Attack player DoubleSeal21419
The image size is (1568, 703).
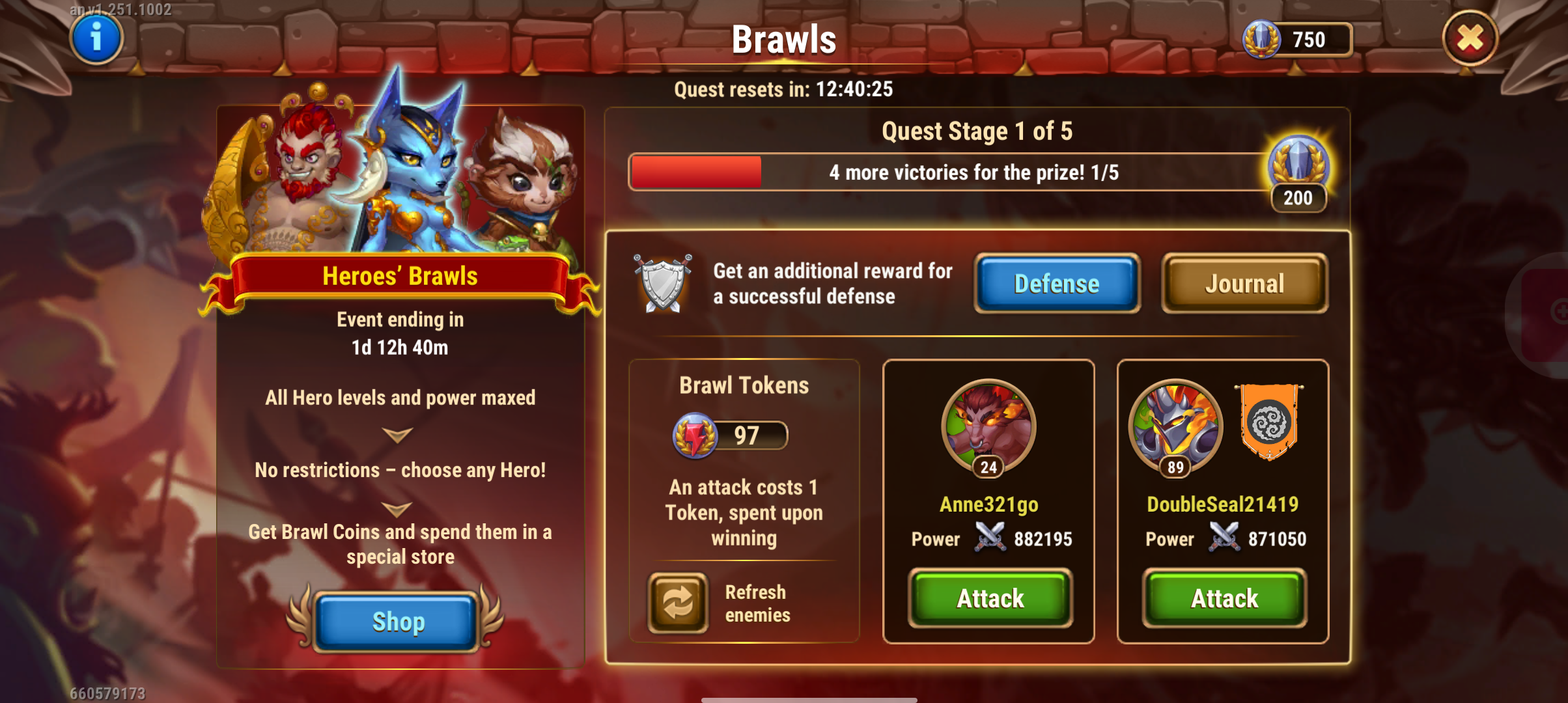(1224, 598)
